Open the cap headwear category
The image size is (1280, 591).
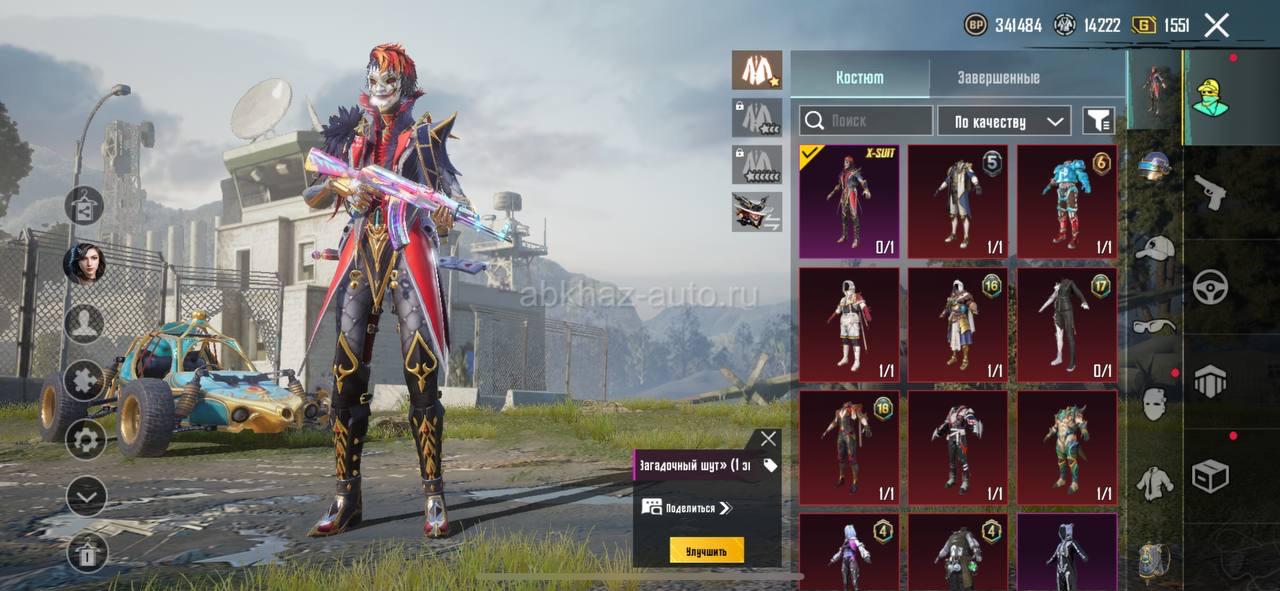click(1153, 247)
